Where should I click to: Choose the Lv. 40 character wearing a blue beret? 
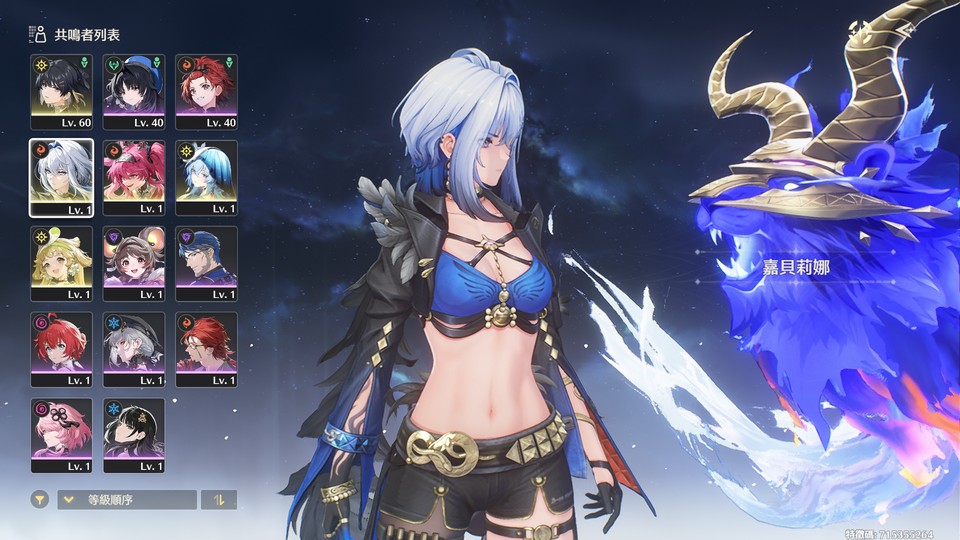tap(134, 92)
